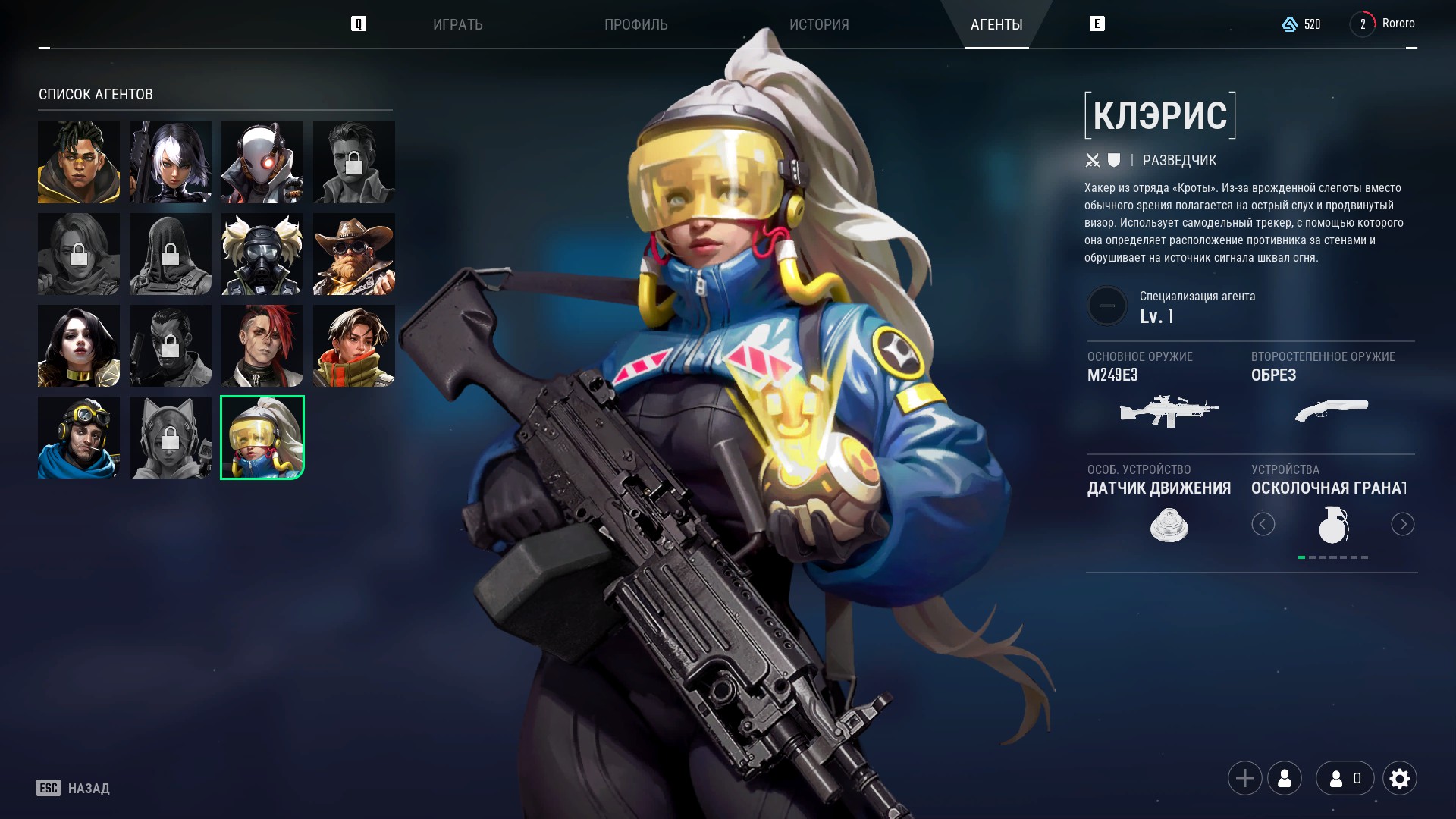Image resolution: width=1456 pixels, height=819 pixels.
Task: Select the АГЕНТЫ tab
Action: click(996, 24)
